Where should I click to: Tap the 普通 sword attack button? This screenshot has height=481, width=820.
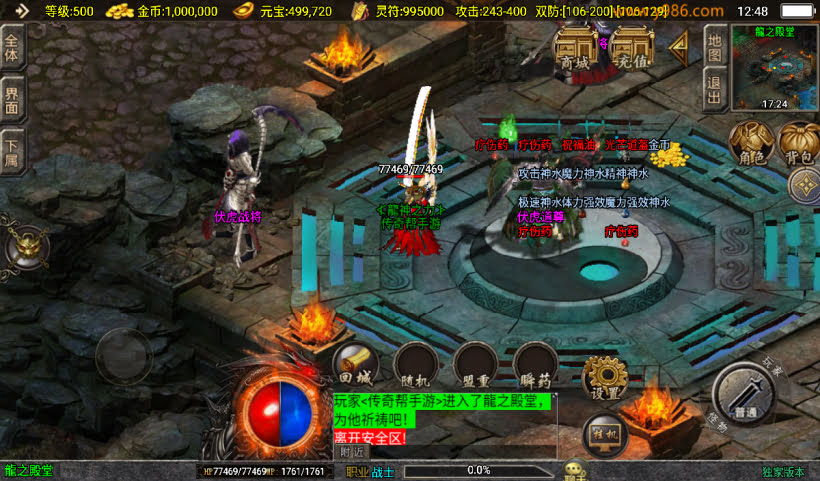pos(744,394)
